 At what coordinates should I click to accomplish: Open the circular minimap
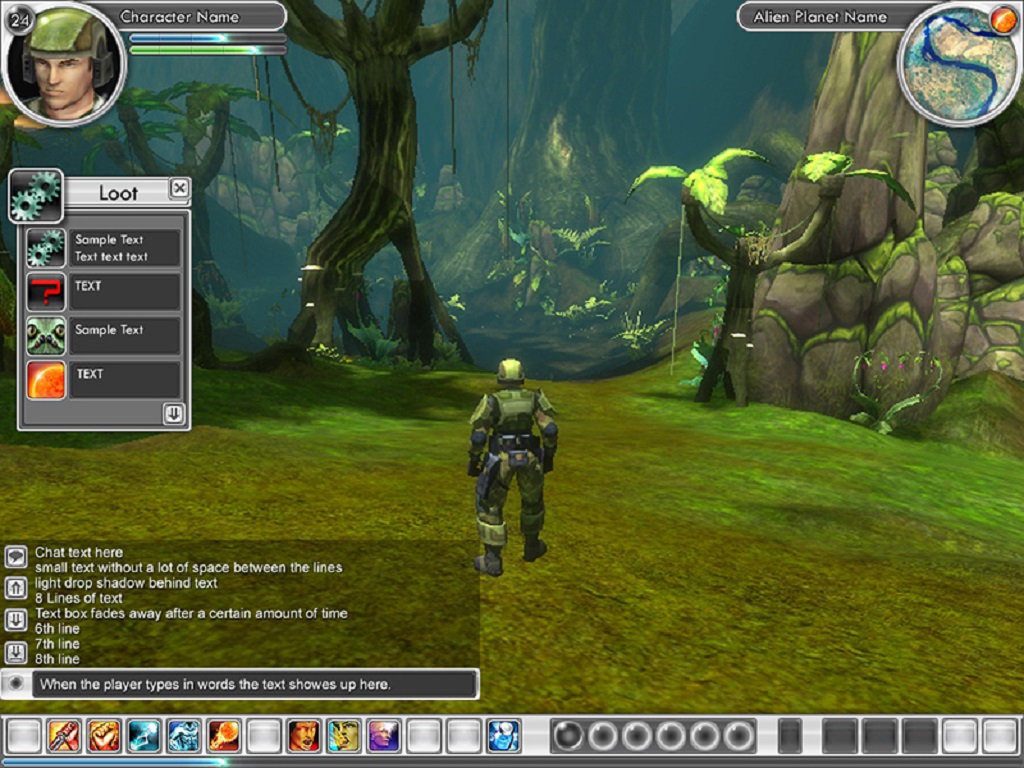[x=957, y=64]
